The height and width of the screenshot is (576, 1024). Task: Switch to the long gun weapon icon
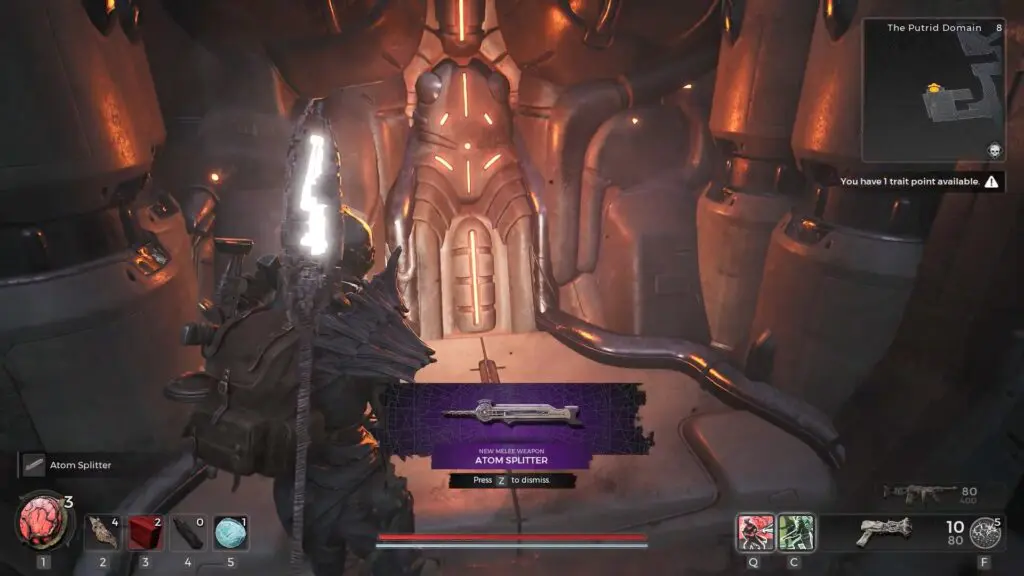pos(912,493)
